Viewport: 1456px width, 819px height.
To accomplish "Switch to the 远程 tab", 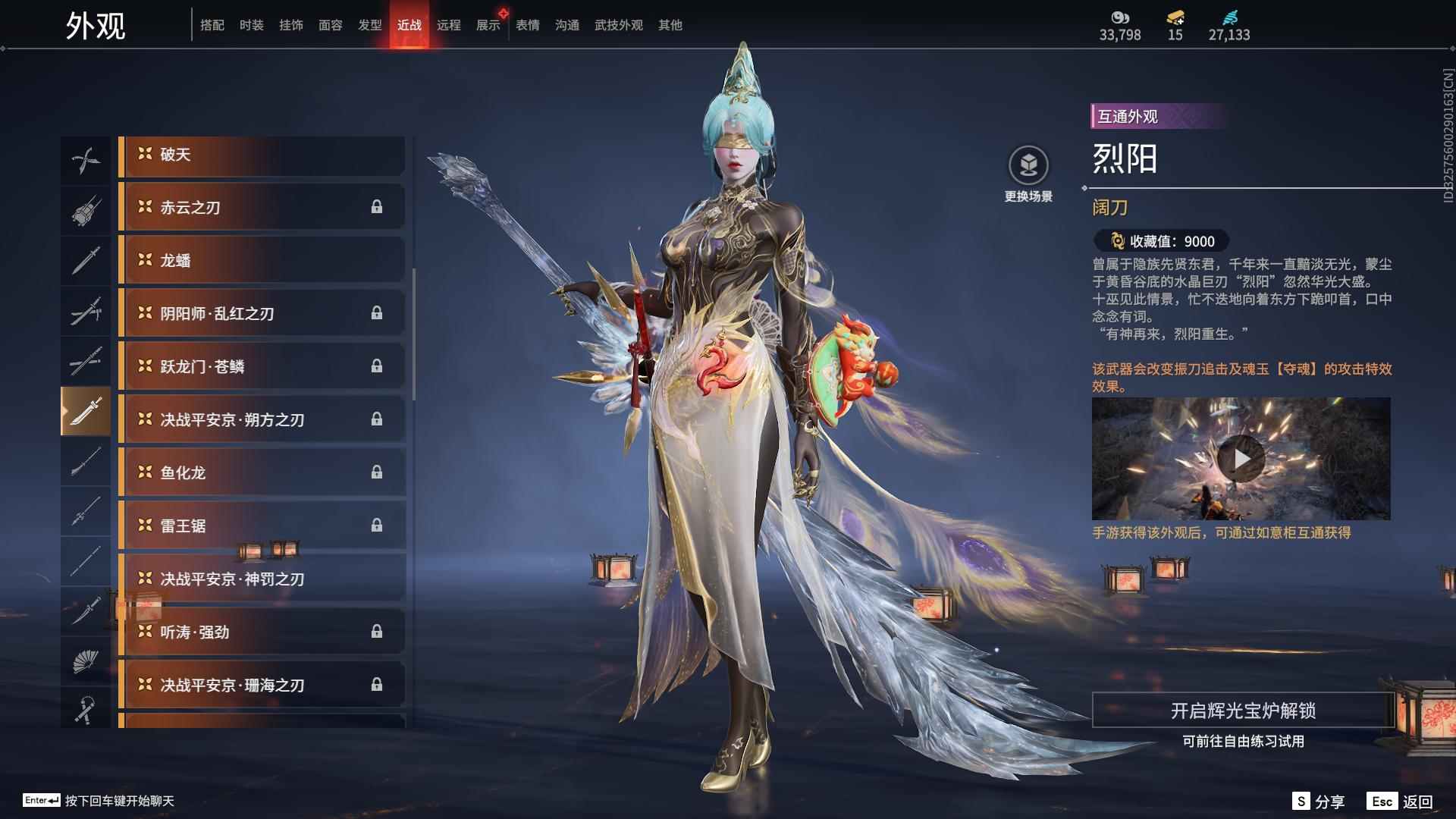I will pyautogui.click(x=450, y=24).
